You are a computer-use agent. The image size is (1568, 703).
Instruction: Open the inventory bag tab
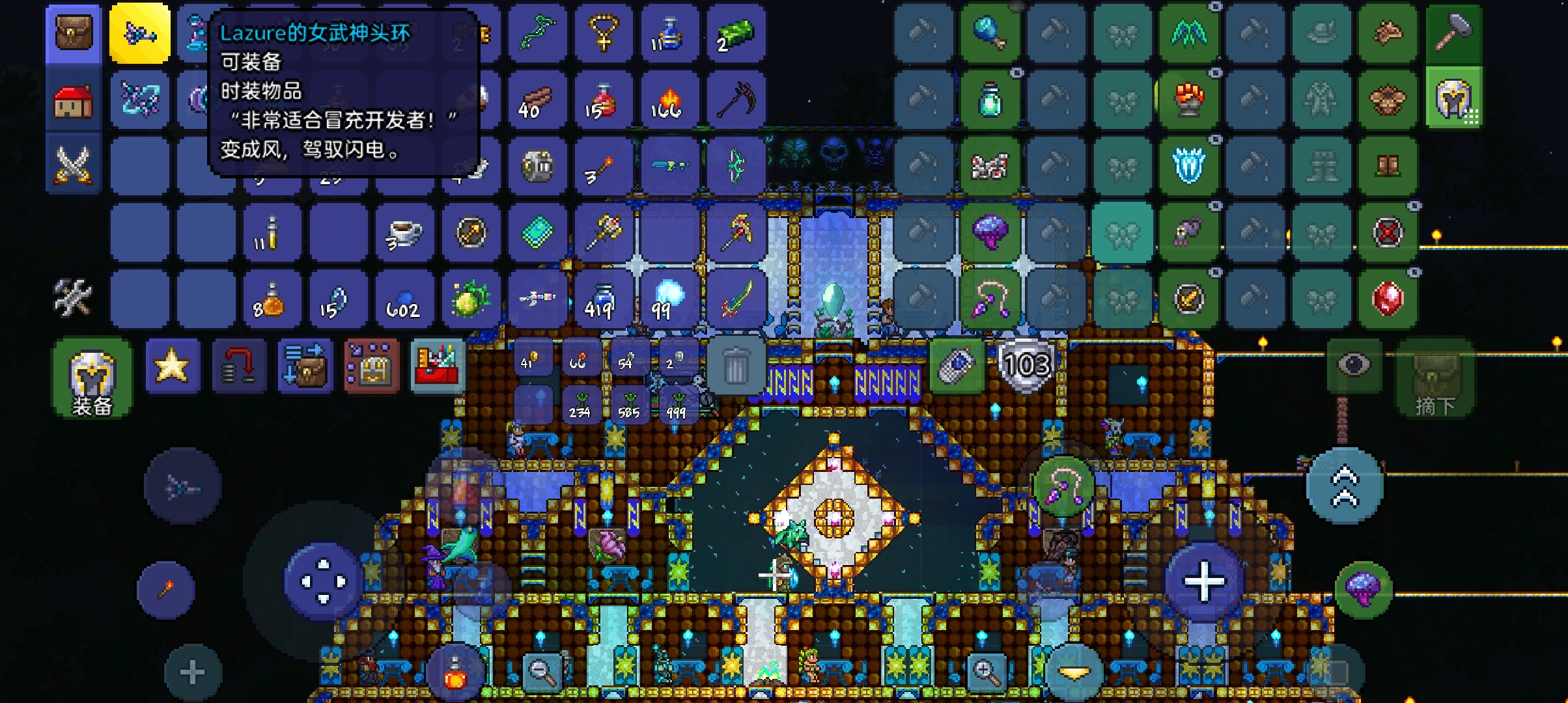[74, 33]
